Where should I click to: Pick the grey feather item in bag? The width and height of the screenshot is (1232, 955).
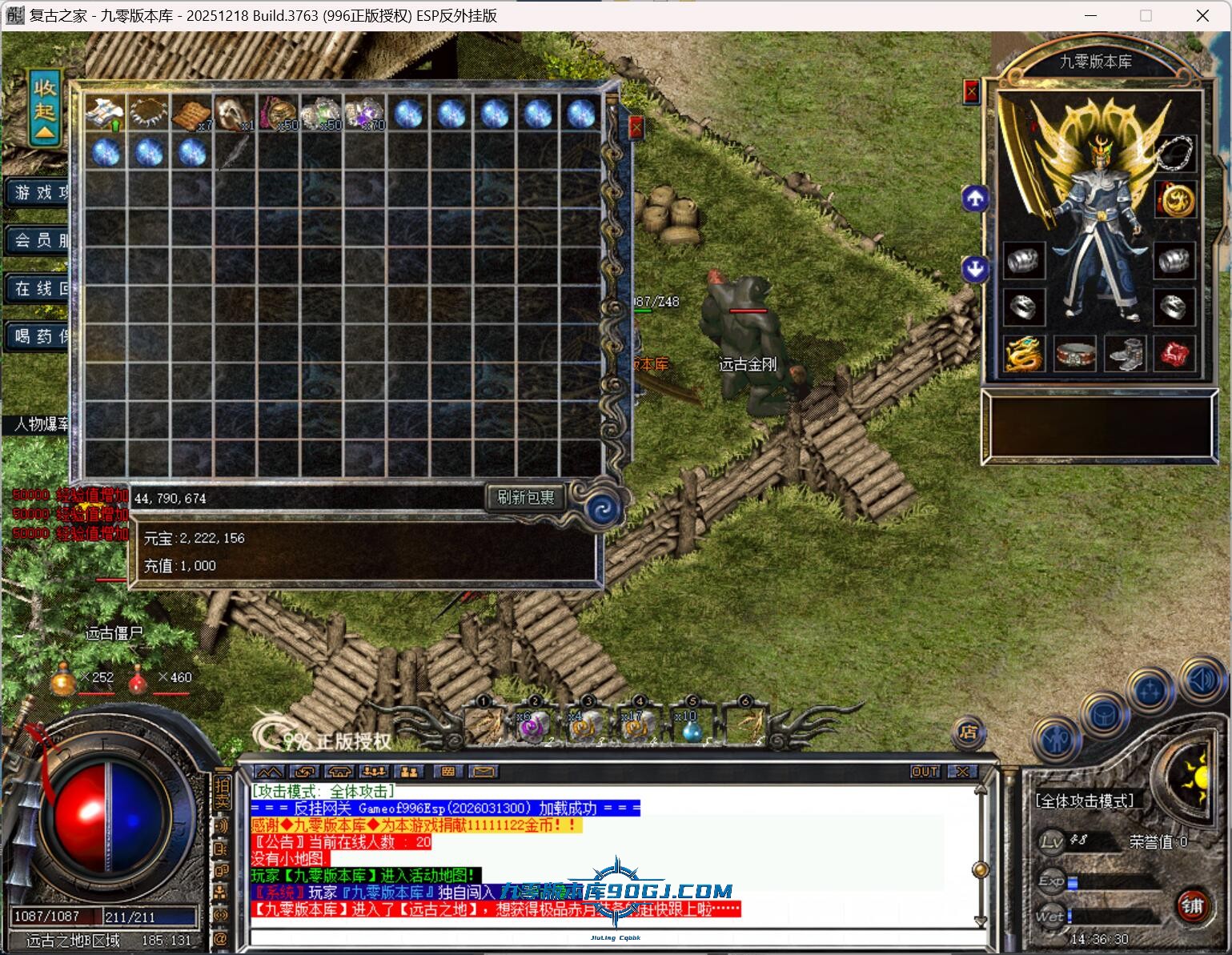tap(235, 152)
